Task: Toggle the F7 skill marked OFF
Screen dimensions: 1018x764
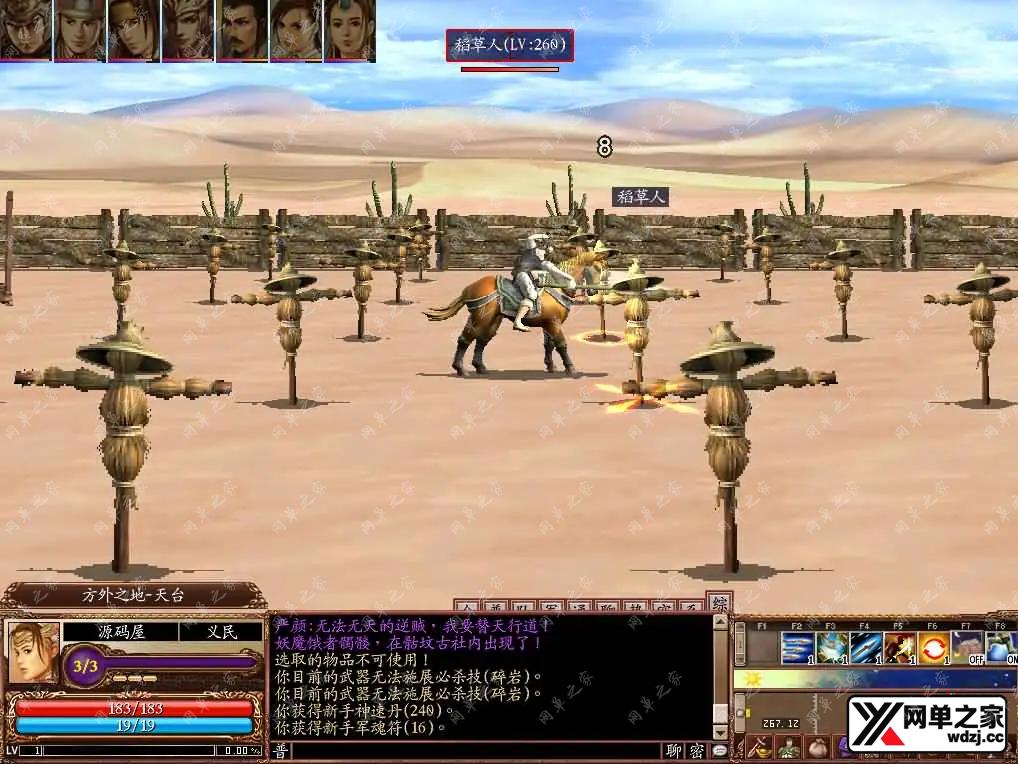Action: [x=968, y=648]
